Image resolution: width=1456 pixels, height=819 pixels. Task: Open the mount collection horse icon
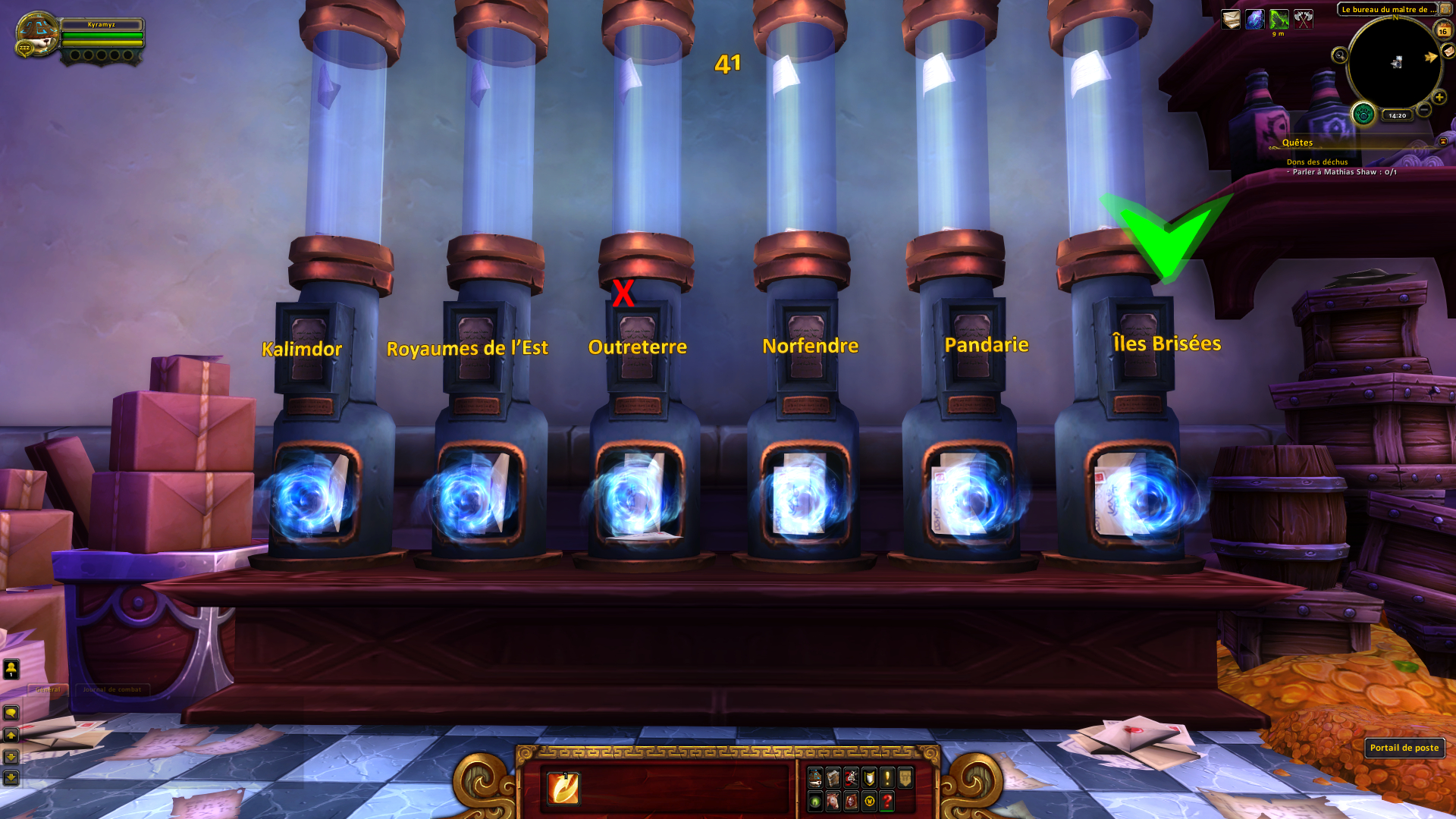(x=833, y=801)
